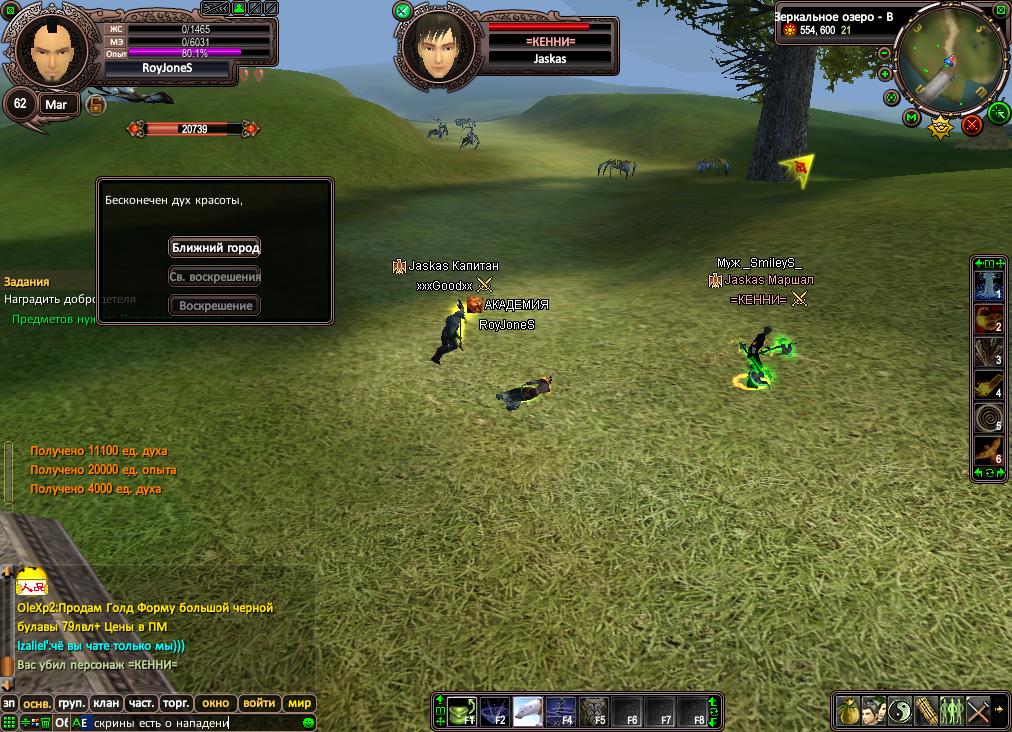Switch chat to the торг. tab
The height and width of the screenshot is (732, 1012).
tap(176, 703)
